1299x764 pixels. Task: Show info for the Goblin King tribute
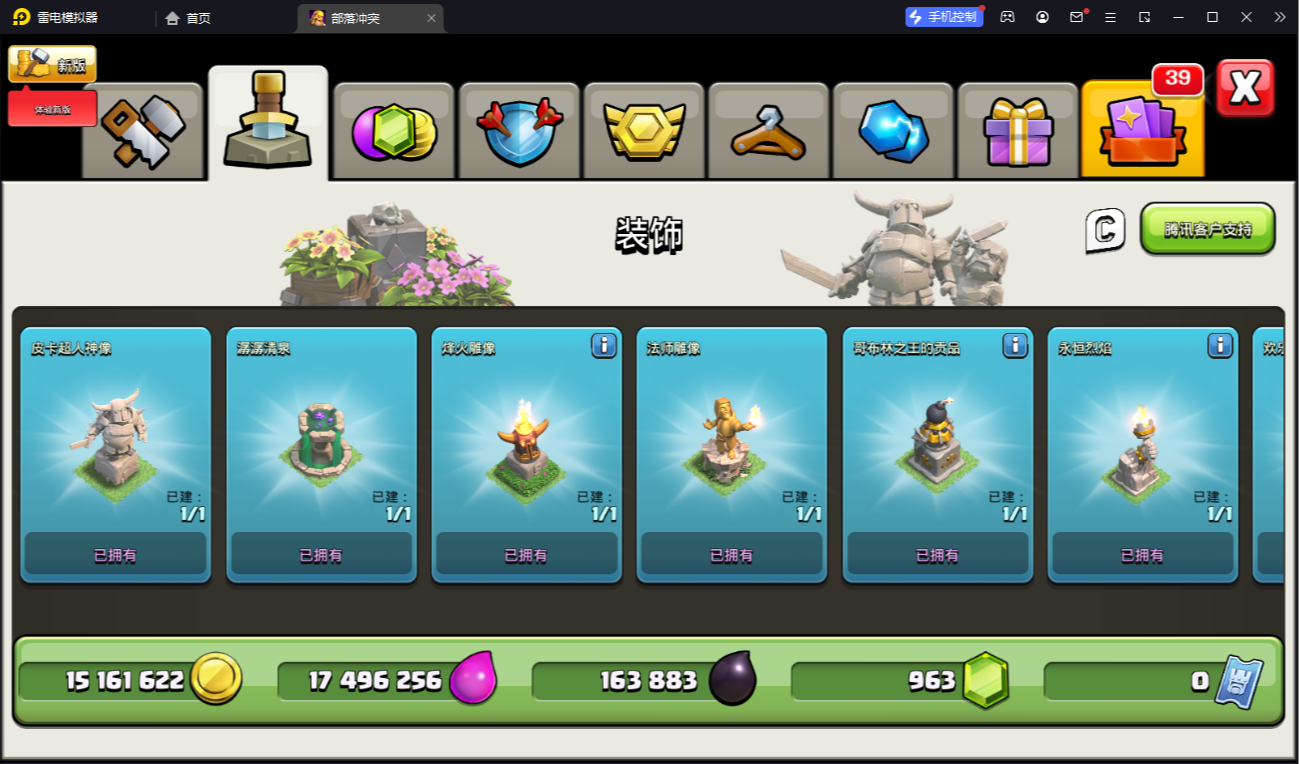pos(1014,346)
